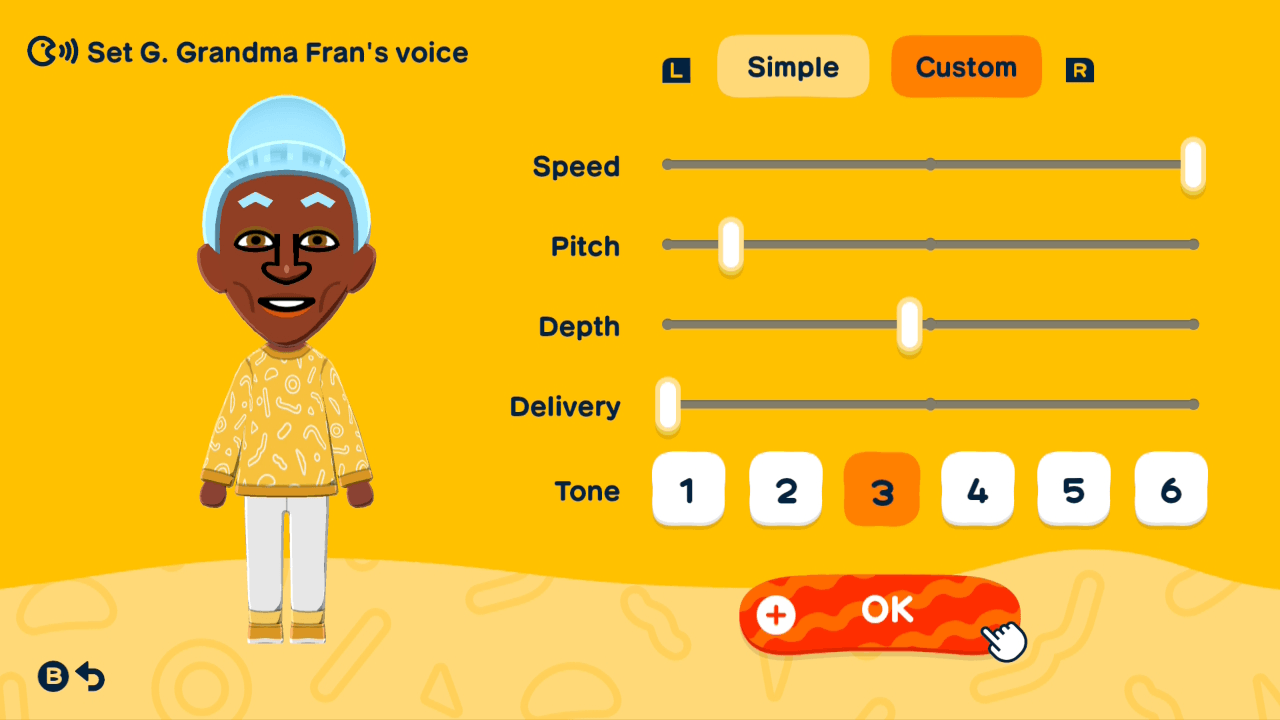The height and width of the screenshot is (720, 1280).
Task: Switch to the Simple voice tab
Action: pos(793,66)
